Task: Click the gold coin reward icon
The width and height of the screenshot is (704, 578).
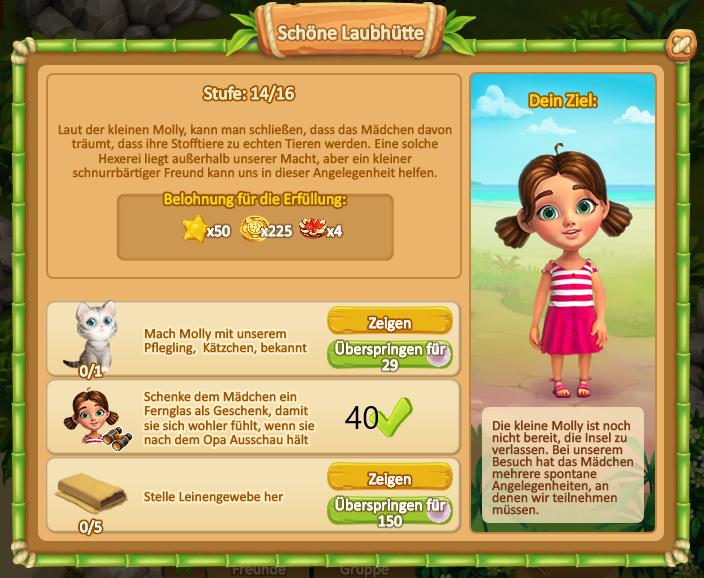Action: click(x=255, y=230)
